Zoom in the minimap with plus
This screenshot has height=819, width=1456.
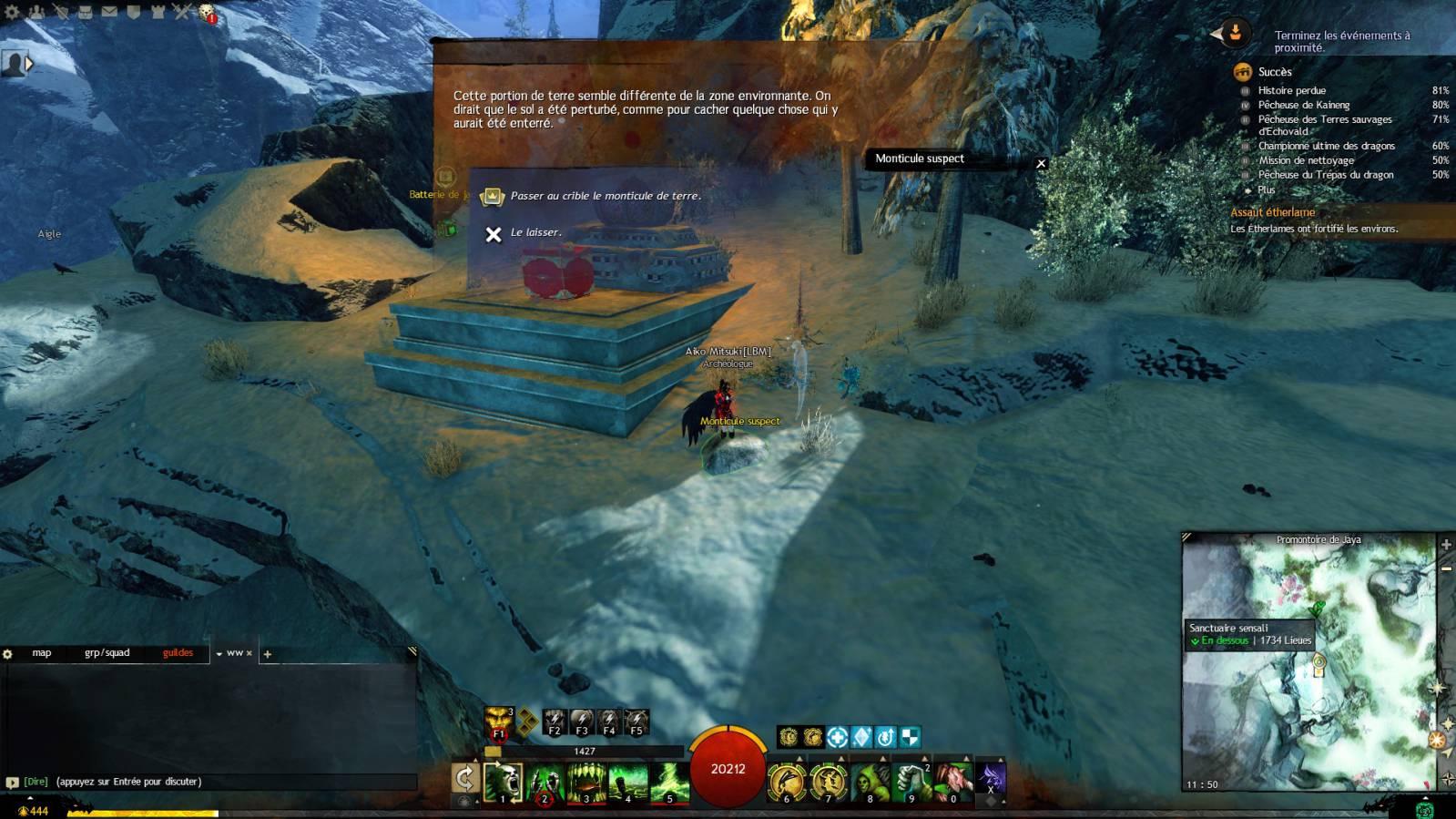coord(1446,545)
